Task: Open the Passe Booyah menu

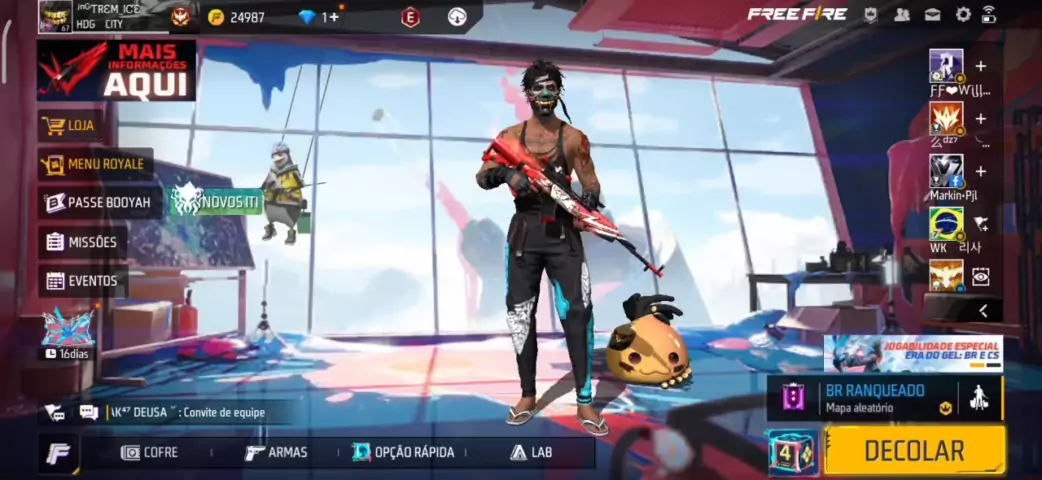Action: [99, 203]
